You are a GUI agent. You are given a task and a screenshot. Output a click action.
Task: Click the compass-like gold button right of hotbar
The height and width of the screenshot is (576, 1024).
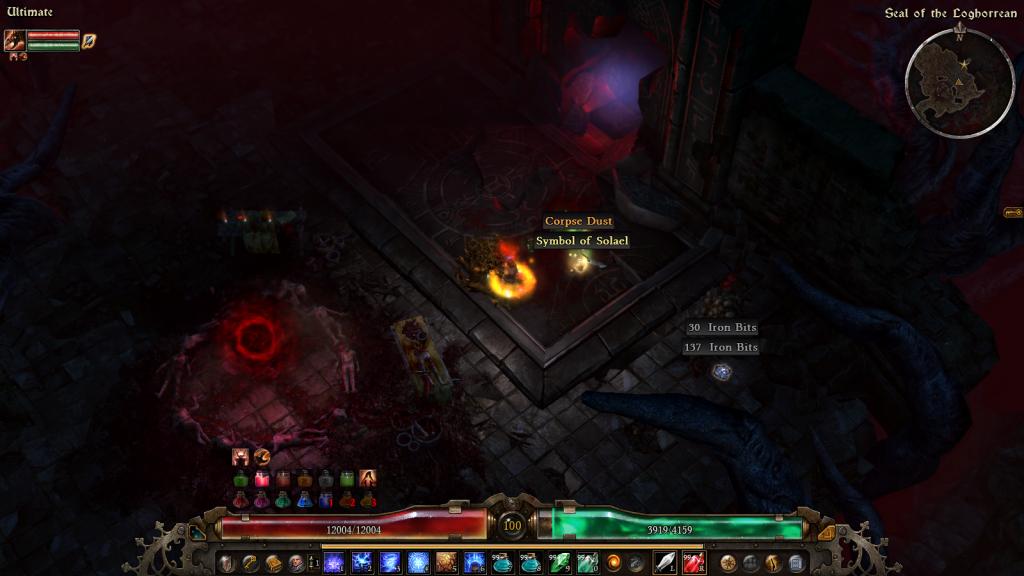click(728, 563)
